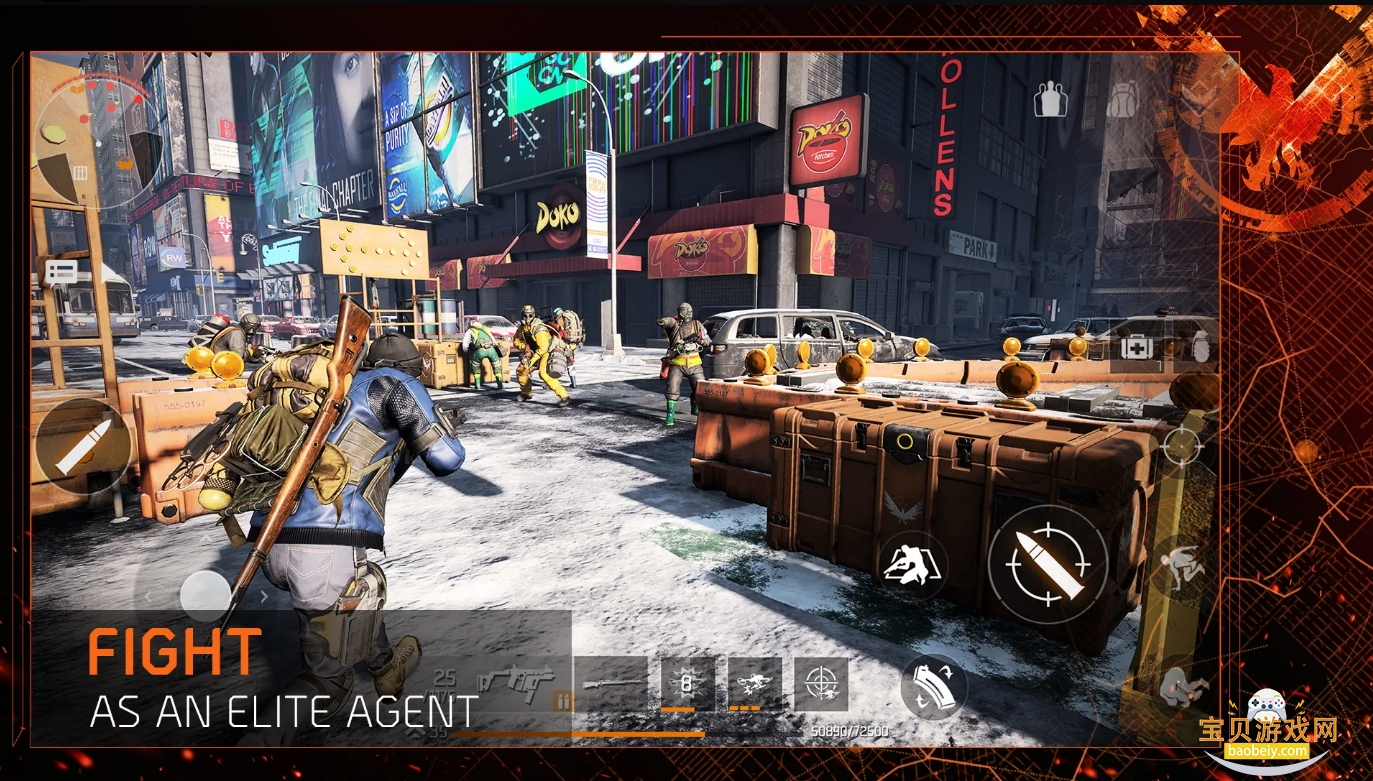The height and width of the screenshot is (781, 1373).
Task: Activate the crosshair targeting skill
Action: pos(821,684)
